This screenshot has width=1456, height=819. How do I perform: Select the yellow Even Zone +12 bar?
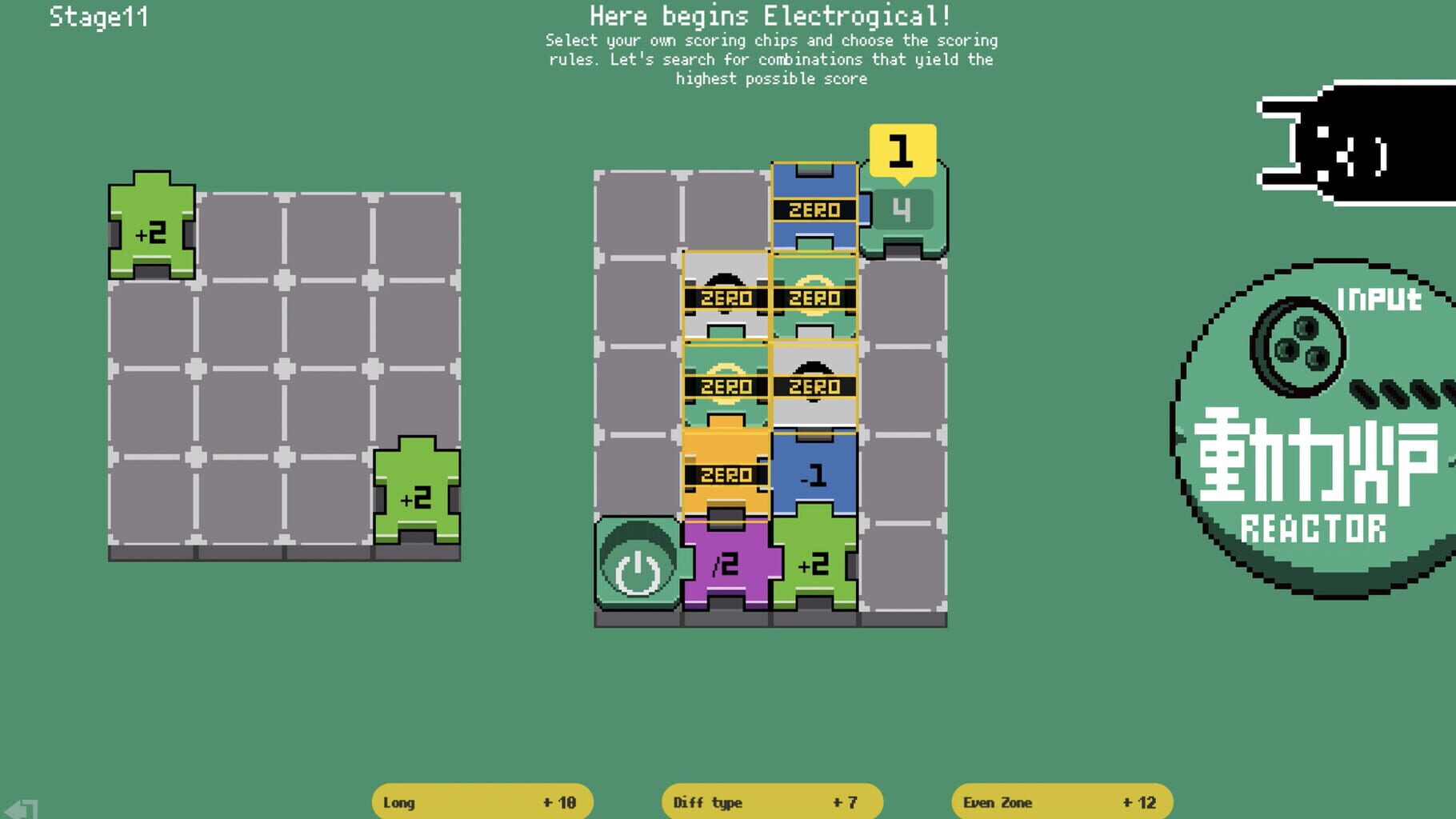click(1060, 802)
